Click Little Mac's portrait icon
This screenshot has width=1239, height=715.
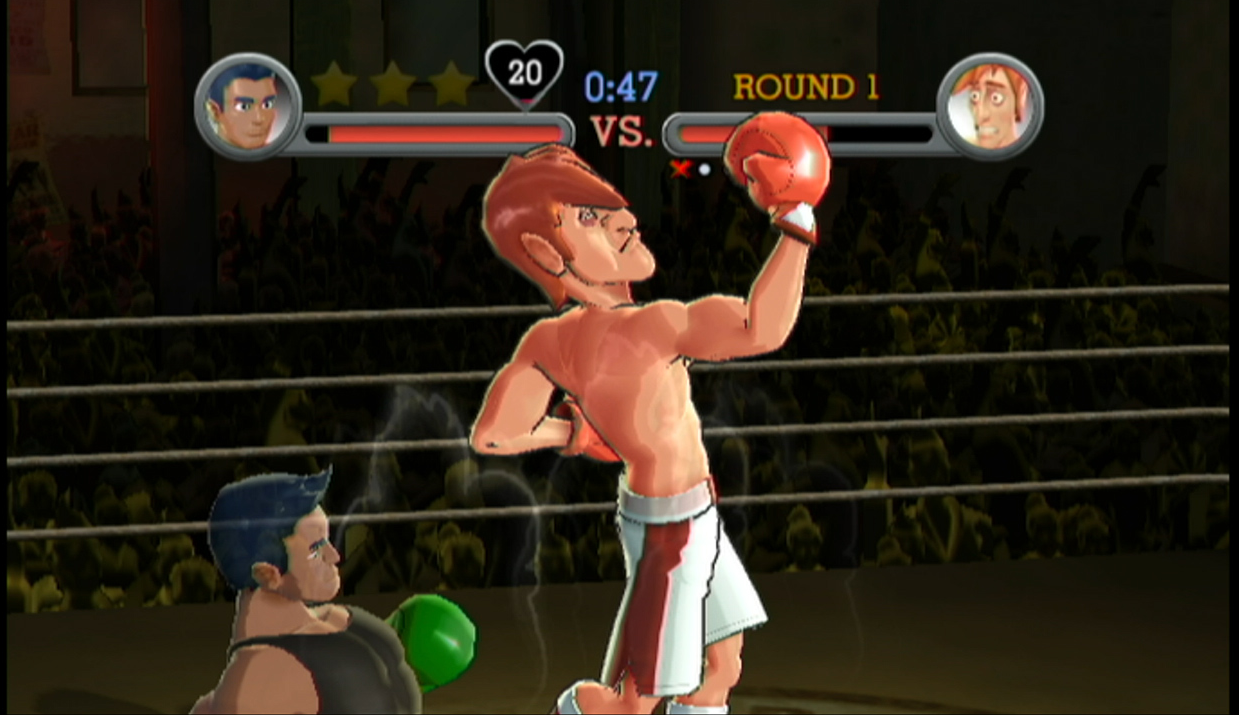[247, 106]
